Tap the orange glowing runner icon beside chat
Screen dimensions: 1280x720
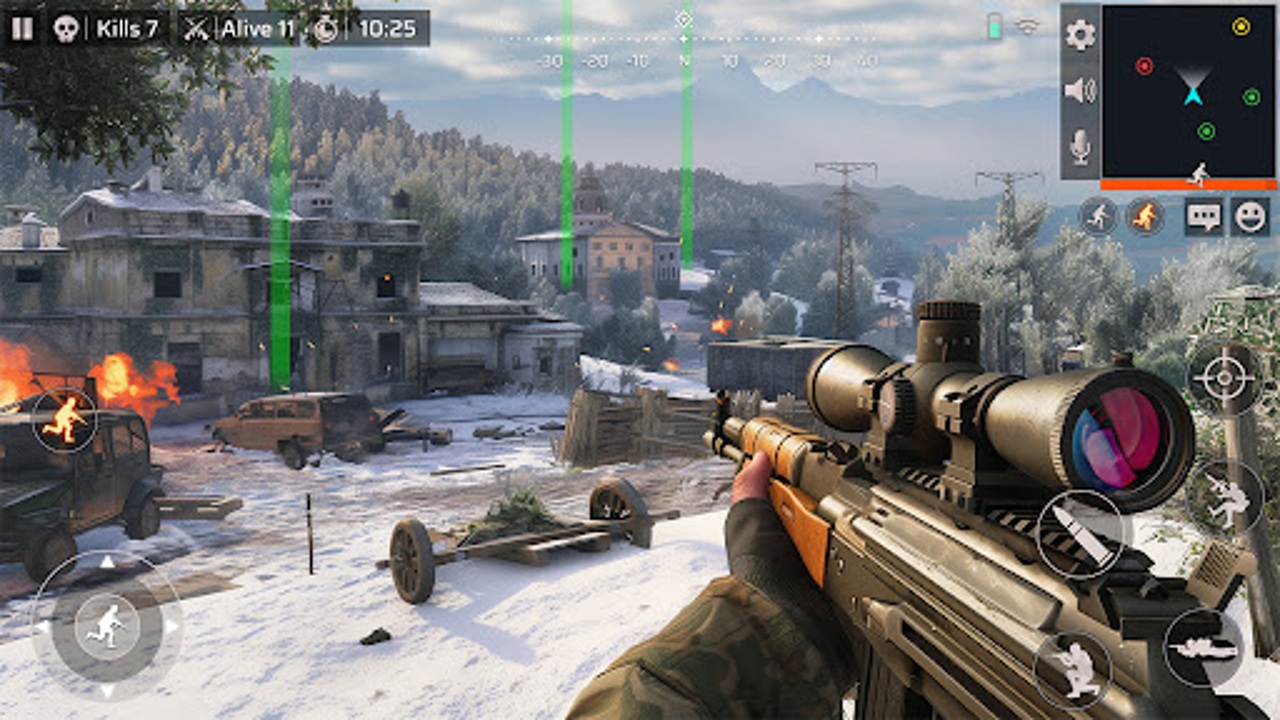[x=1146, y=216]
